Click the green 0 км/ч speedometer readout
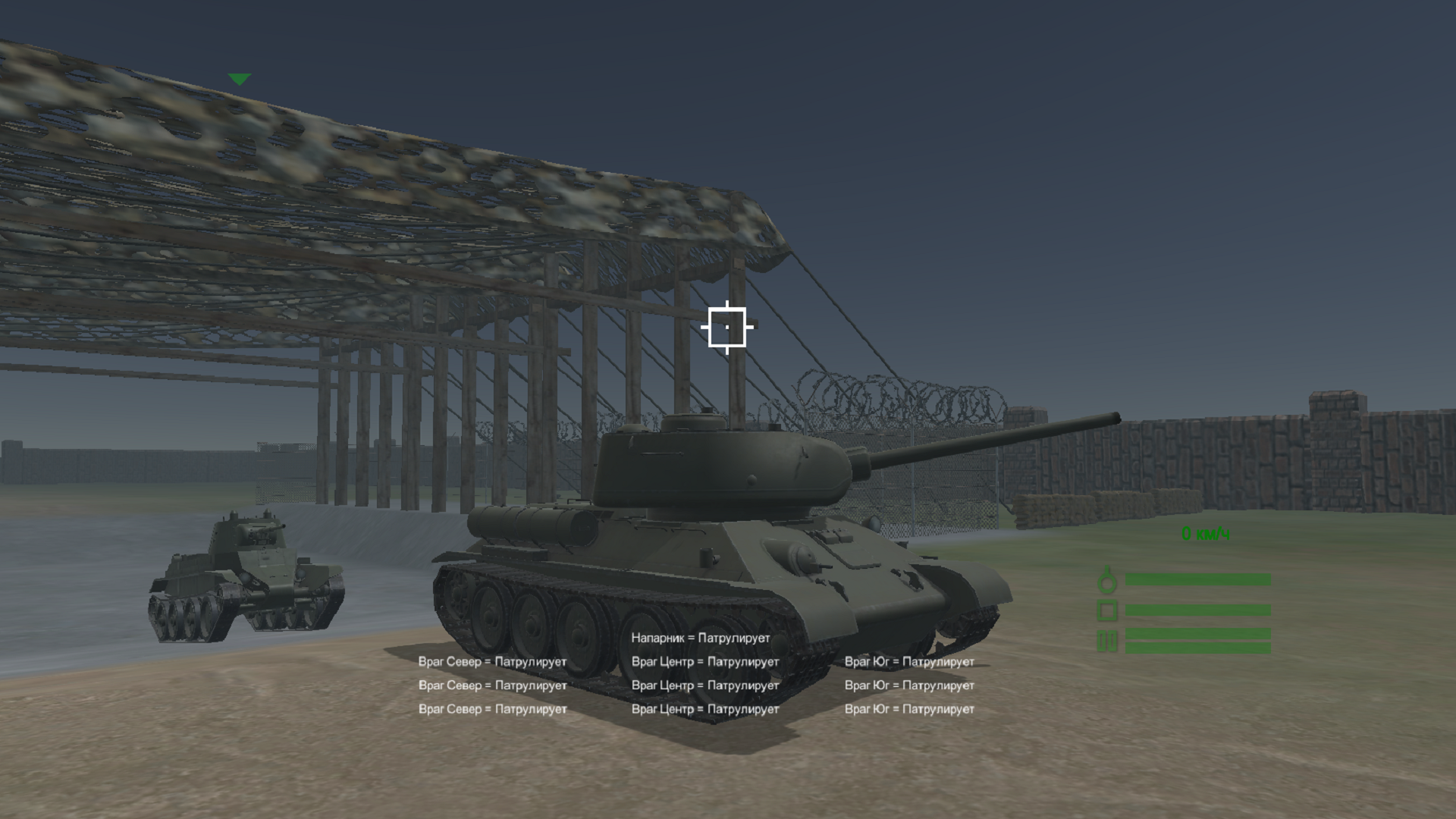This screenshot has height=819, width=1456. (1204, 534)
